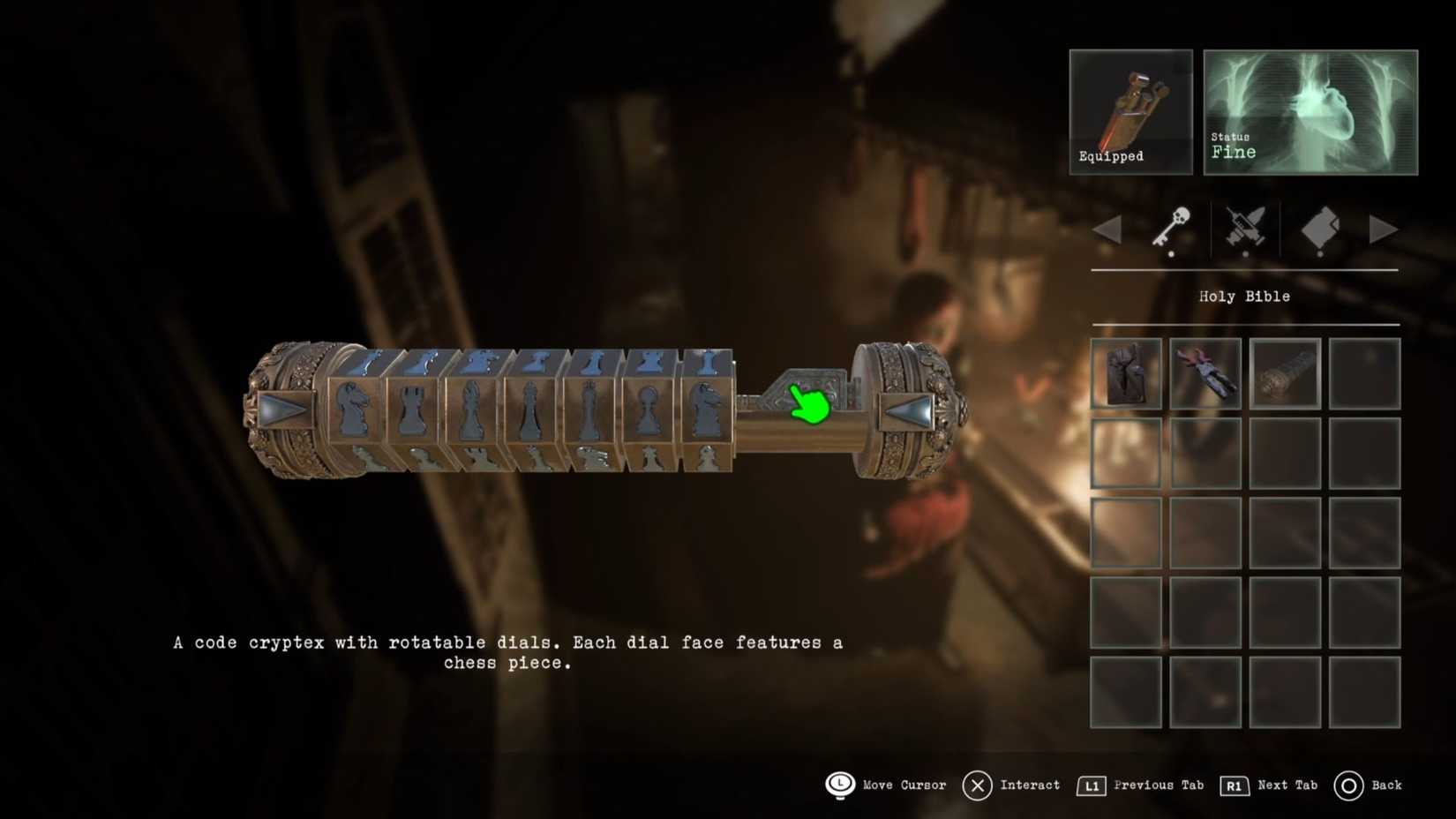Rotate the pawn dial on the cryptex

pyautogui.click(x=648, y=409)
